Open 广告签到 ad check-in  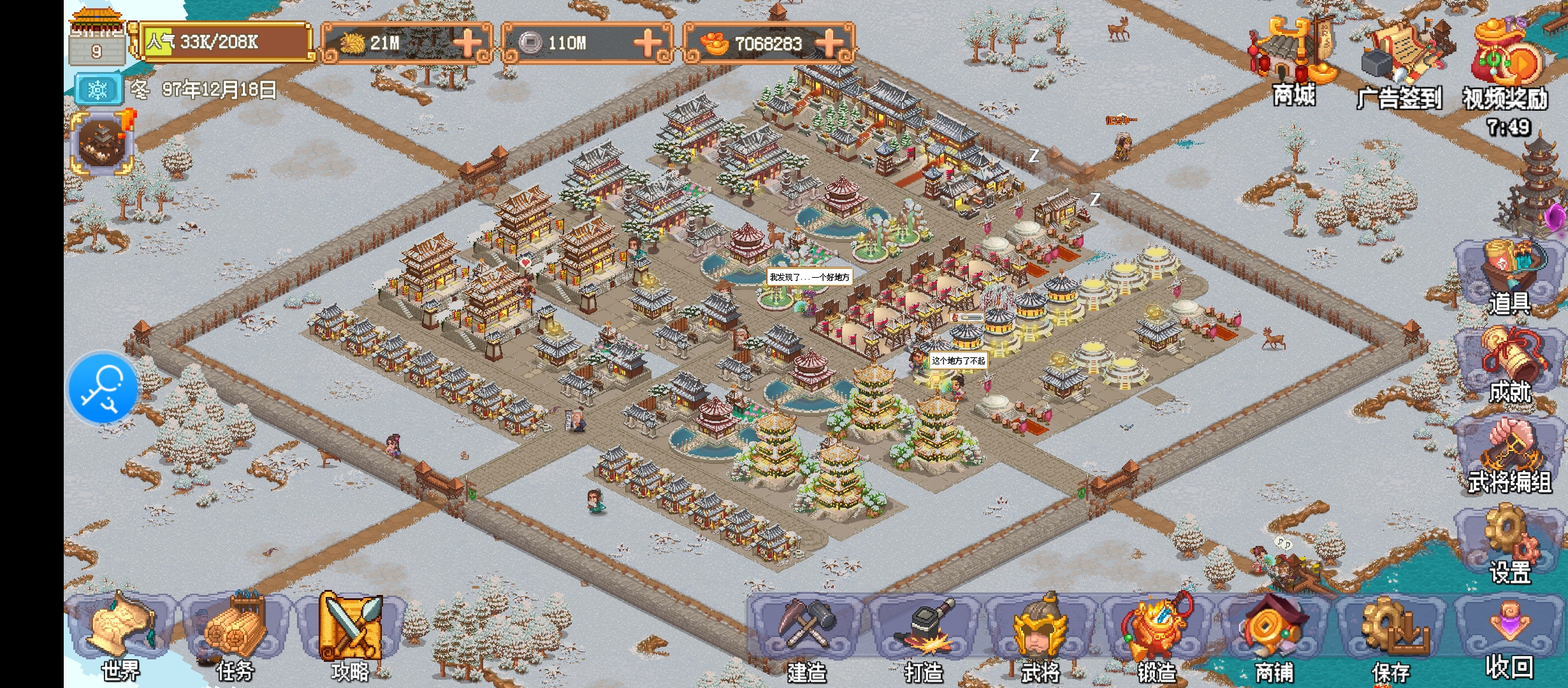(1400, 64)
